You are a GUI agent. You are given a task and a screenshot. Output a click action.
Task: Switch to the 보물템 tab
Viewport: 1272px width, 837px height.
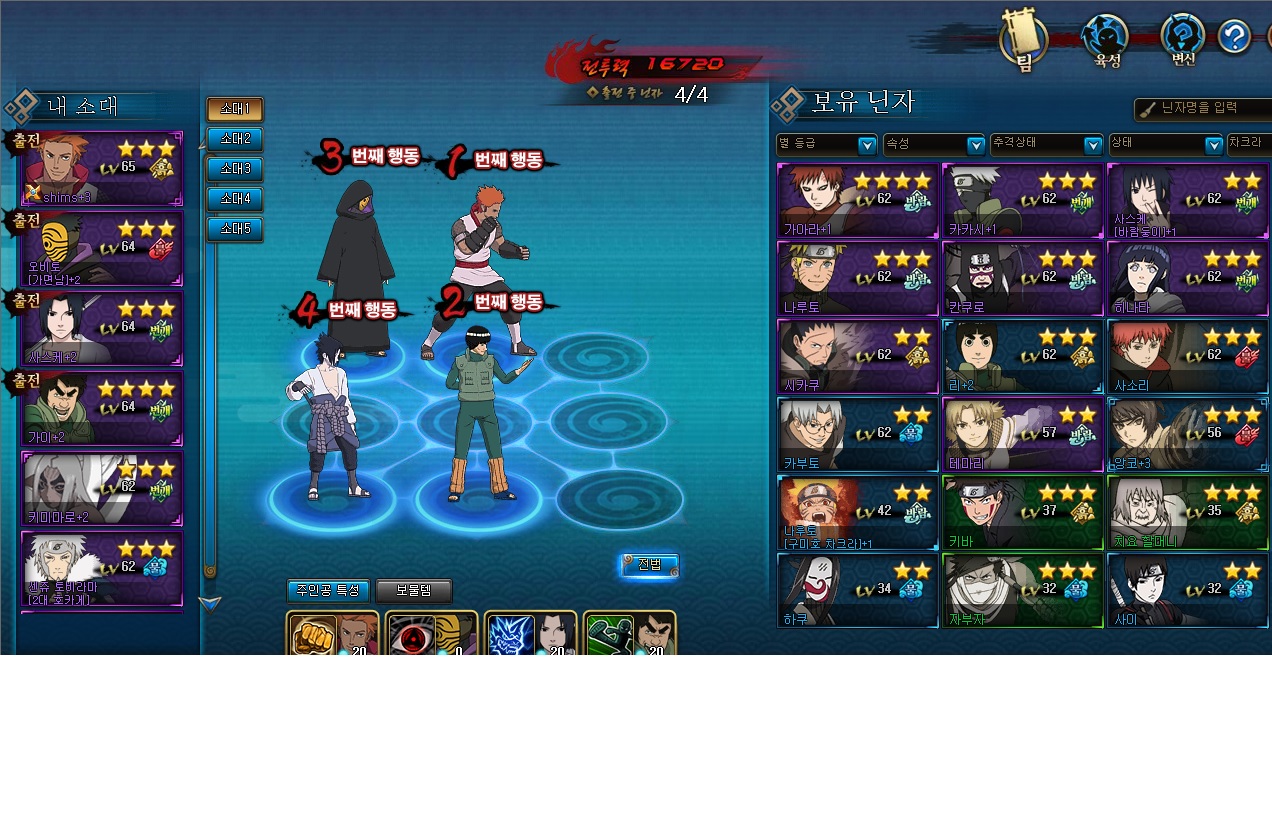tap(414, 591)
